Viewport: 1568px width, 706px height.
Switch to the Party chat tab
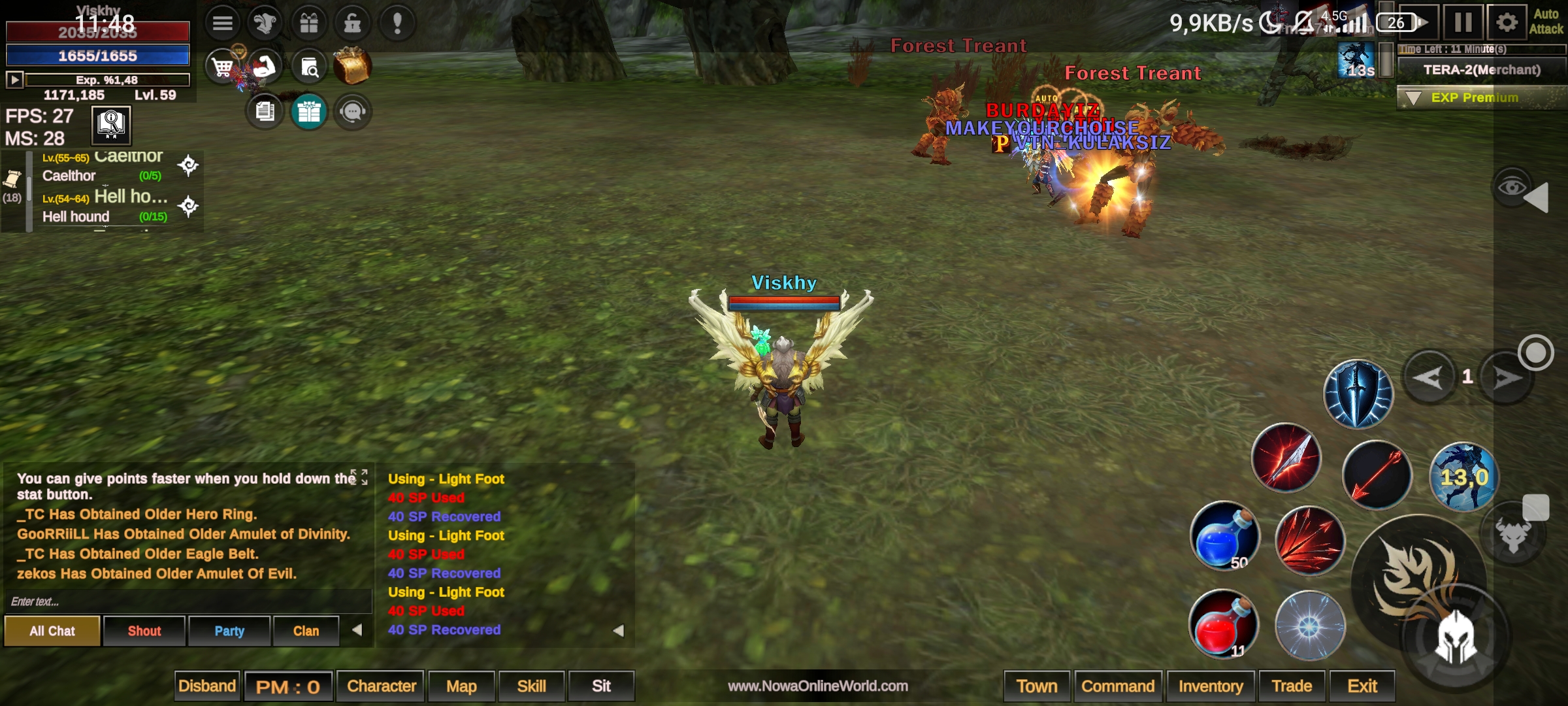pos(229,631)
